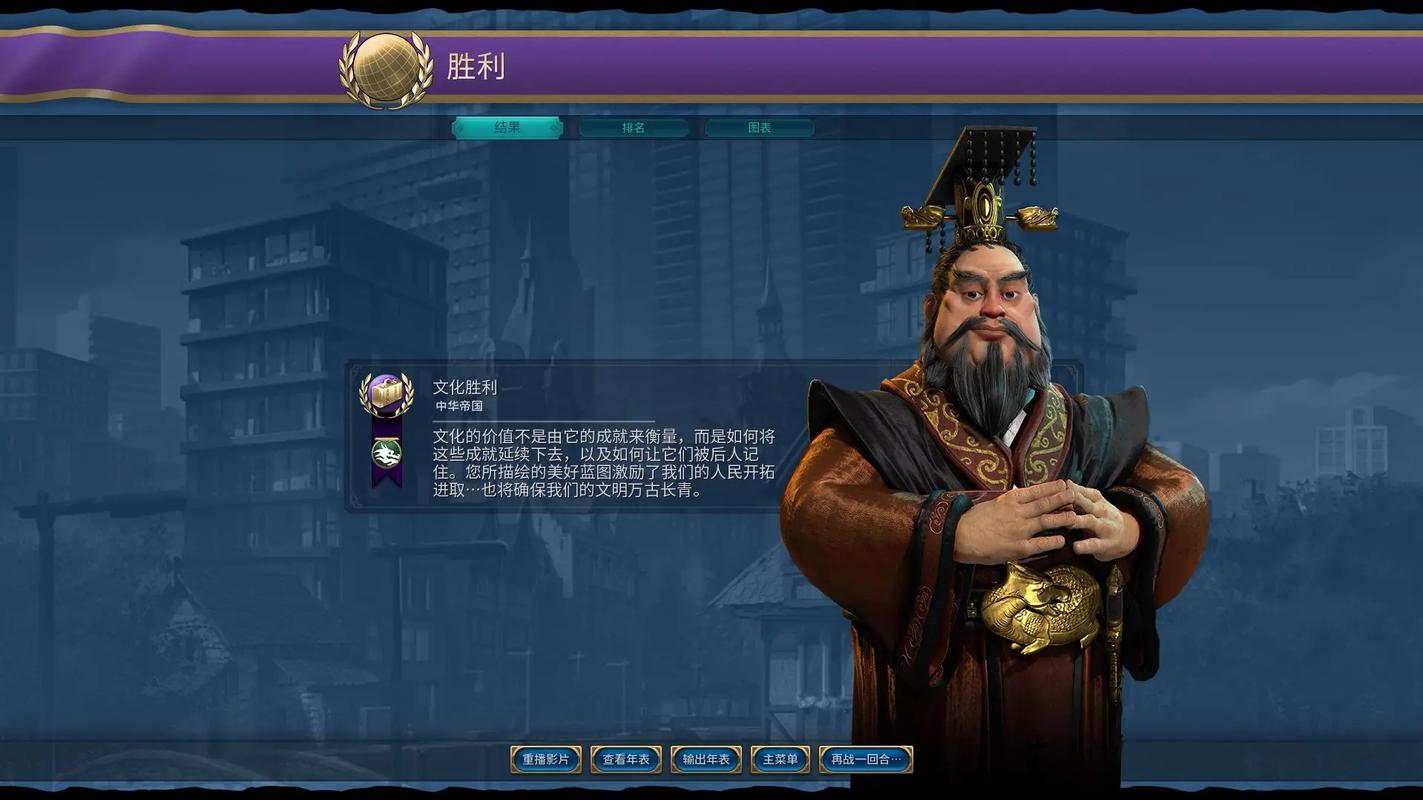Choose 再战一回合 to play one more turn

click(864, 759)
